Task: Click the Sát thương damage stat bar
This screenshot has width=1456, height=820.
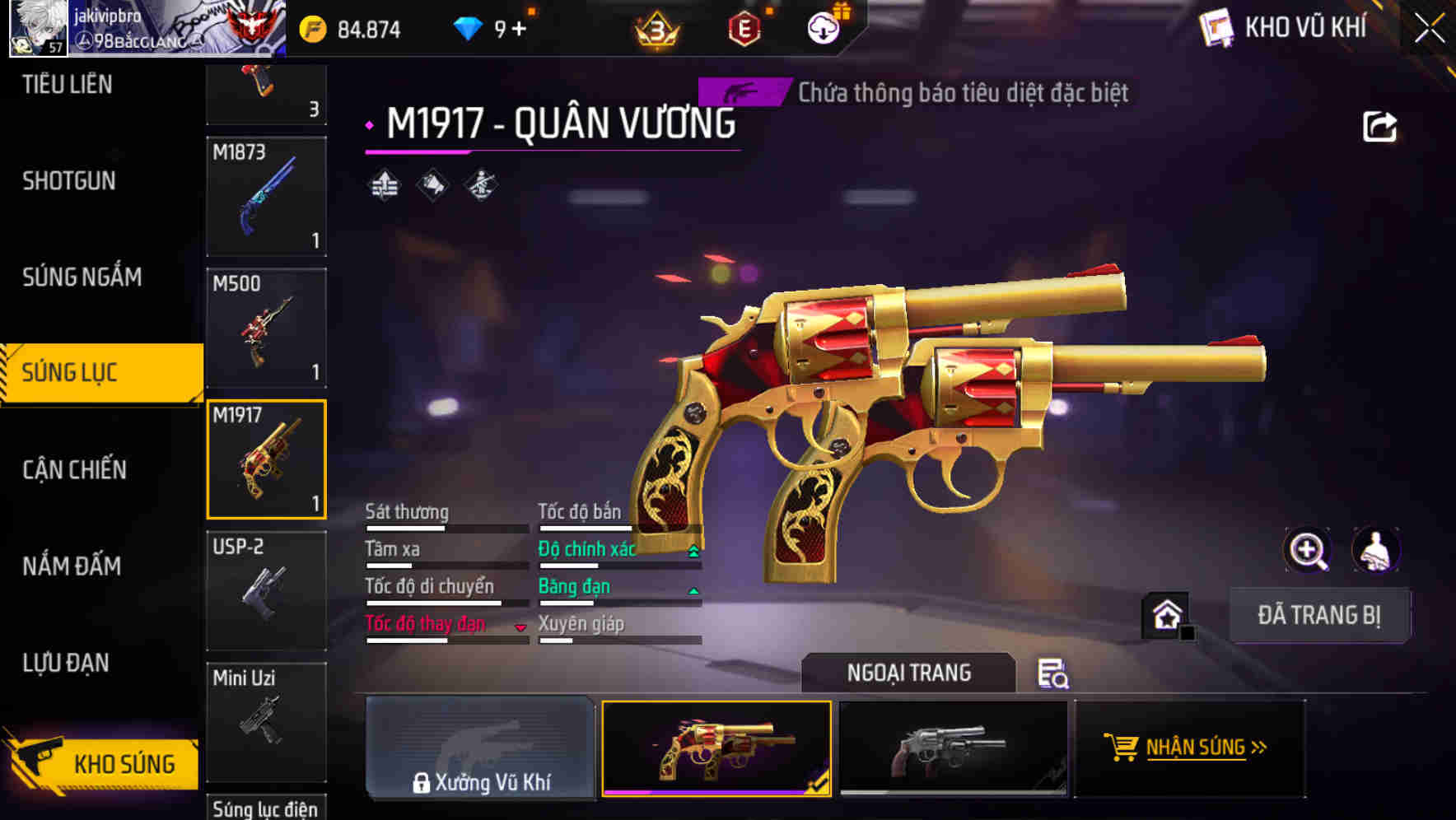Action: [445, 522]
